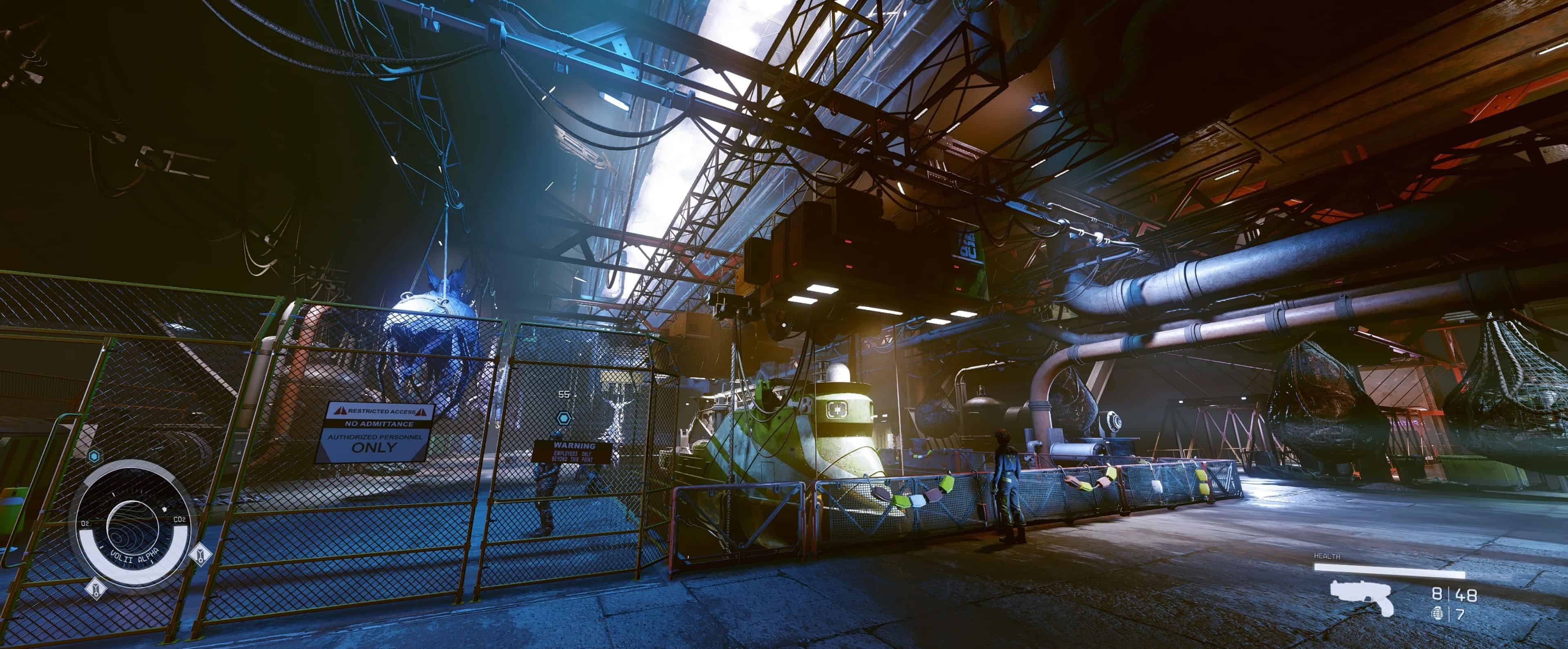Click the blue hexagon marker above the compass
This screenshot has height=649, width=1568.
point(94,456)
